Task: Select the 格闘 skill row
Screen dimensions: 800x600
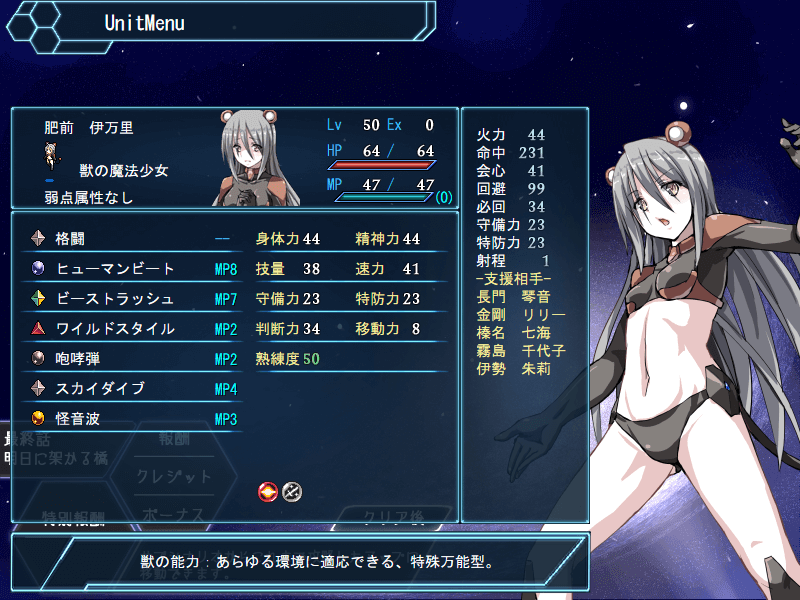Action: click(x=130, y=239)
